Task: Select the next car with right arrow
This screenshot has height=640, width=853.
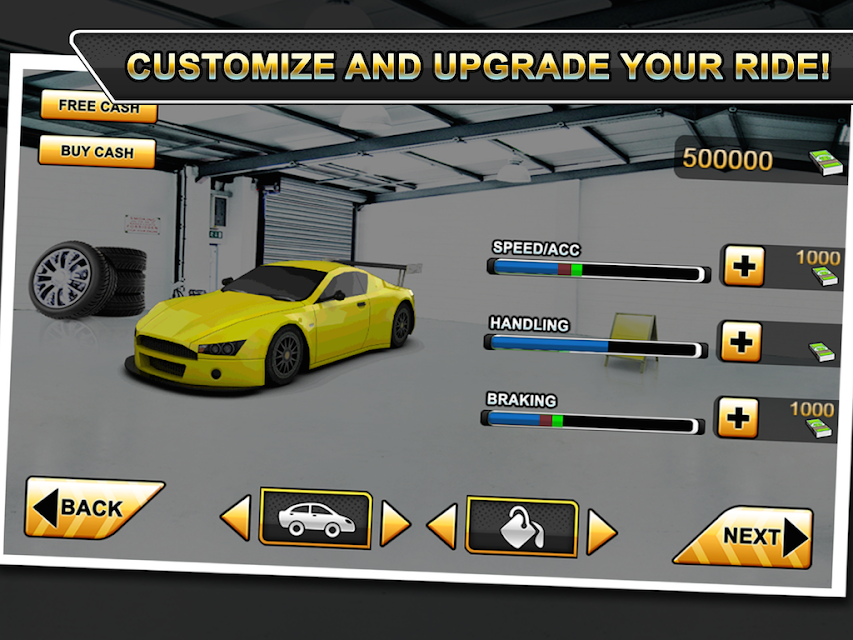Action: [x=395, y=523]
